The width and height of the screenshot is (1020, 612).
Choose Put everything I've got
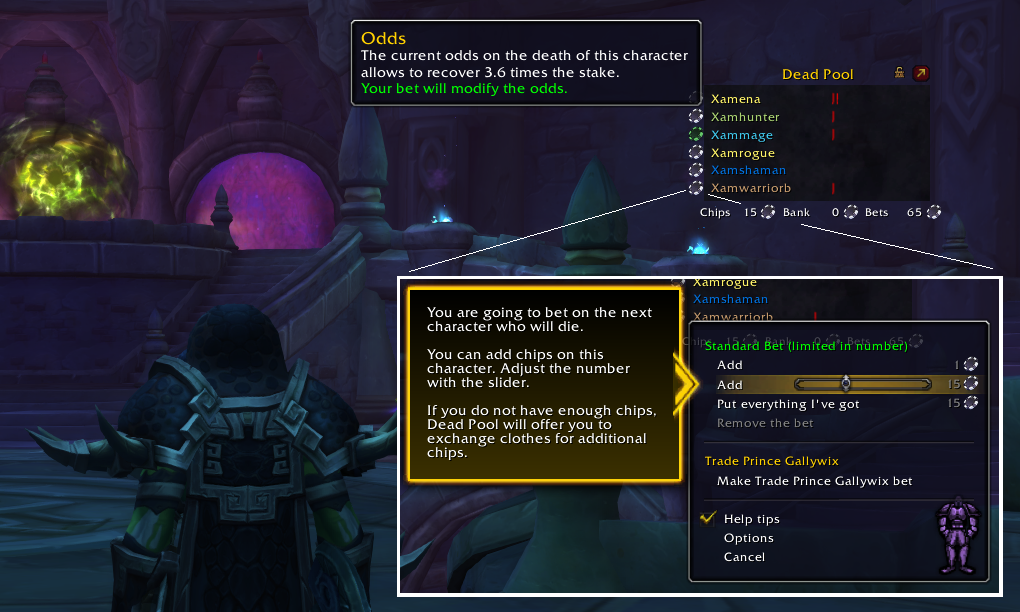pyautogui.click(x=788, y=404)
